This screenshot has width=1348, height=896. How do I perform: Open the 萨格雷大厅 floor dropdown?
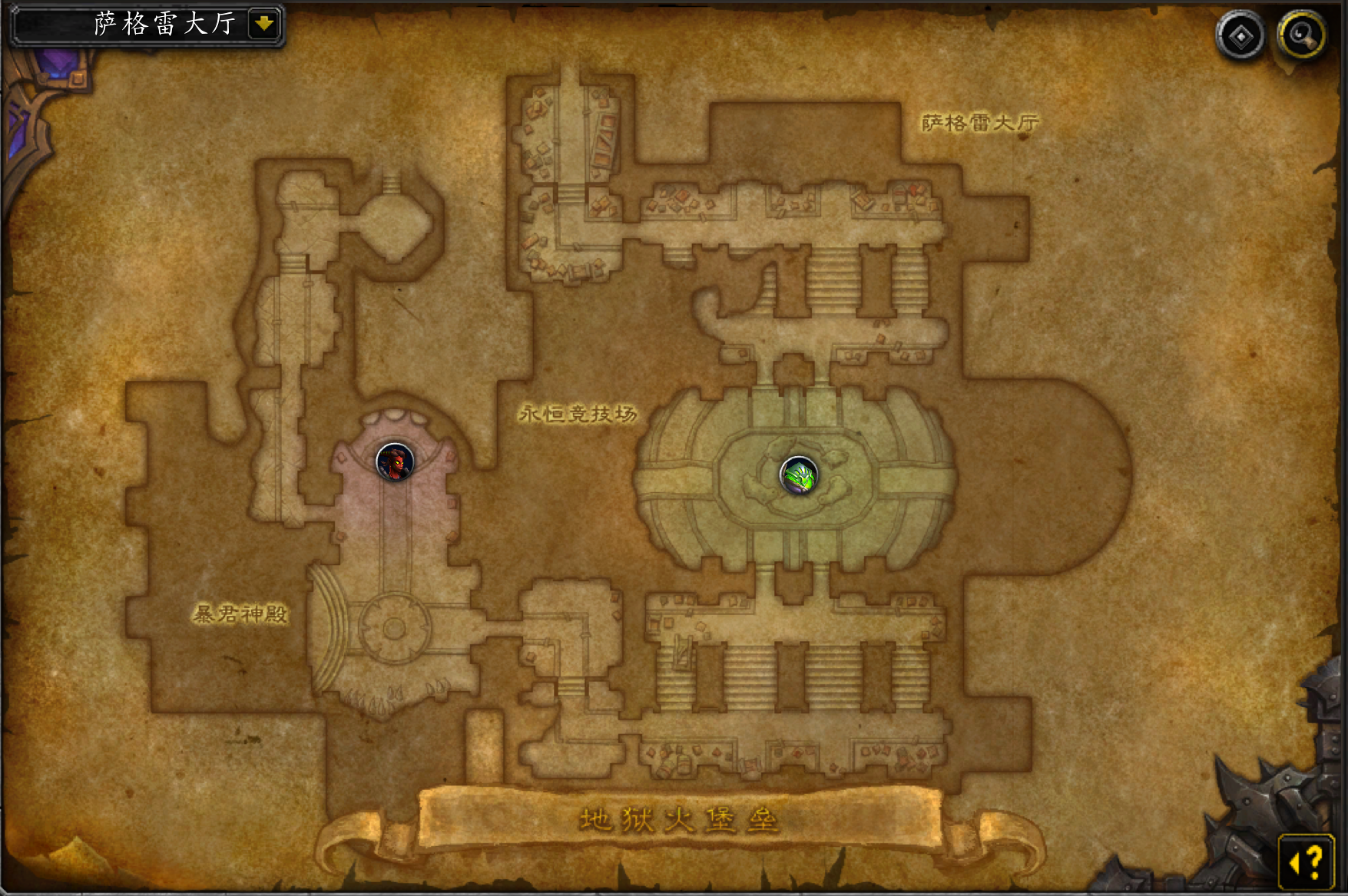[x=263, y=25]
